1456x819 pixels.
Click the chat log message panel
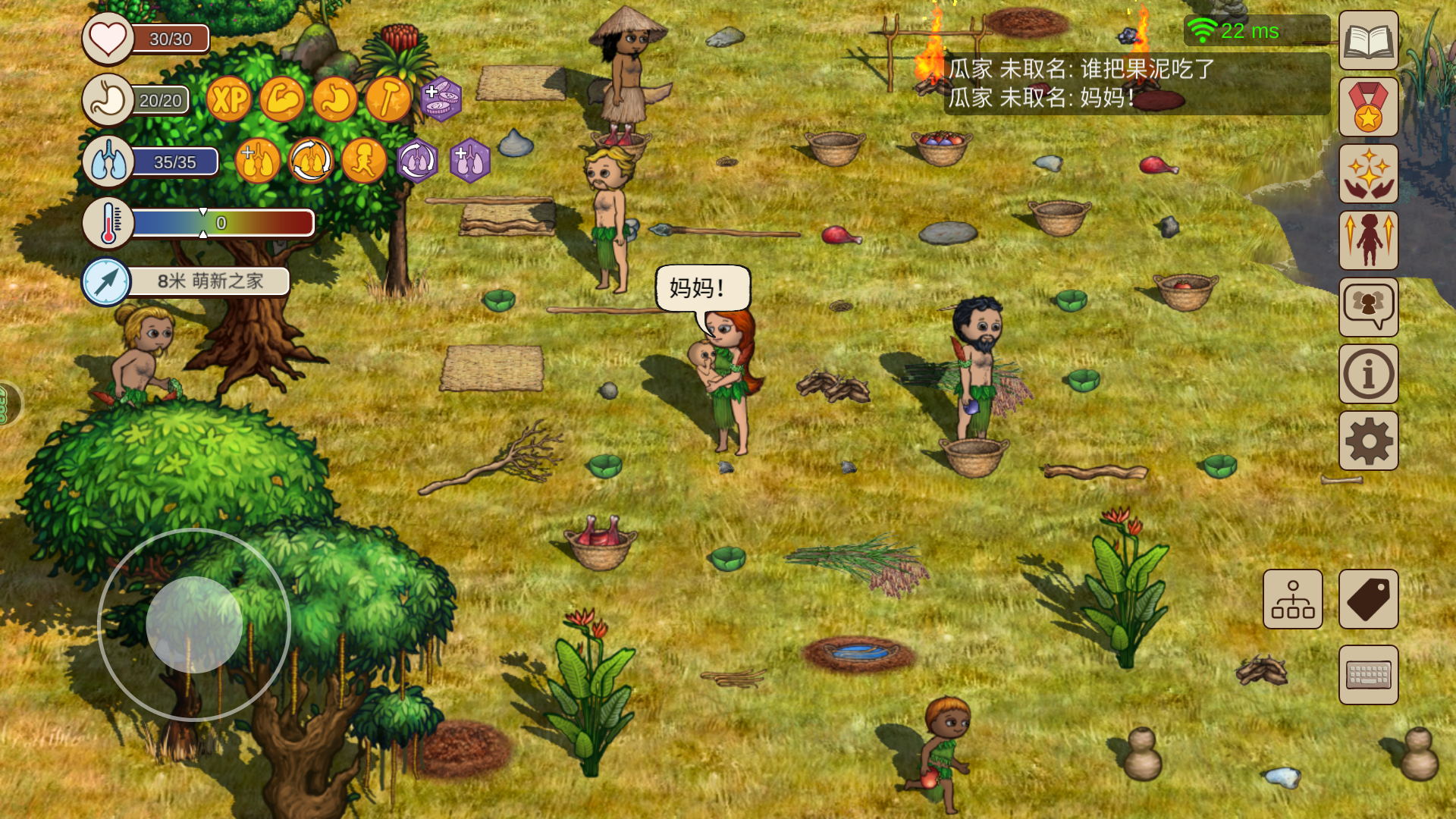1136,83
